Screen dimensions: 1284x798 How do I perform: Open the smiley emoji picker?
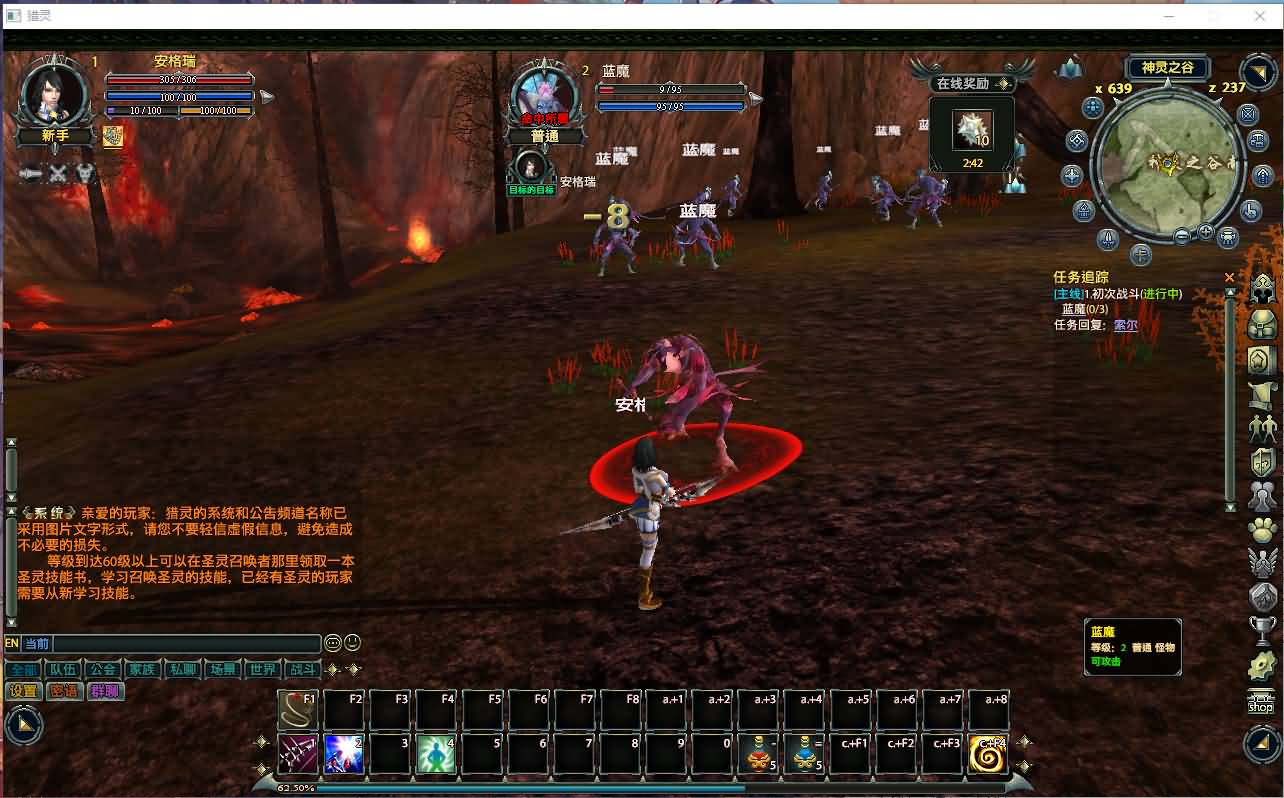pos(352,643)
